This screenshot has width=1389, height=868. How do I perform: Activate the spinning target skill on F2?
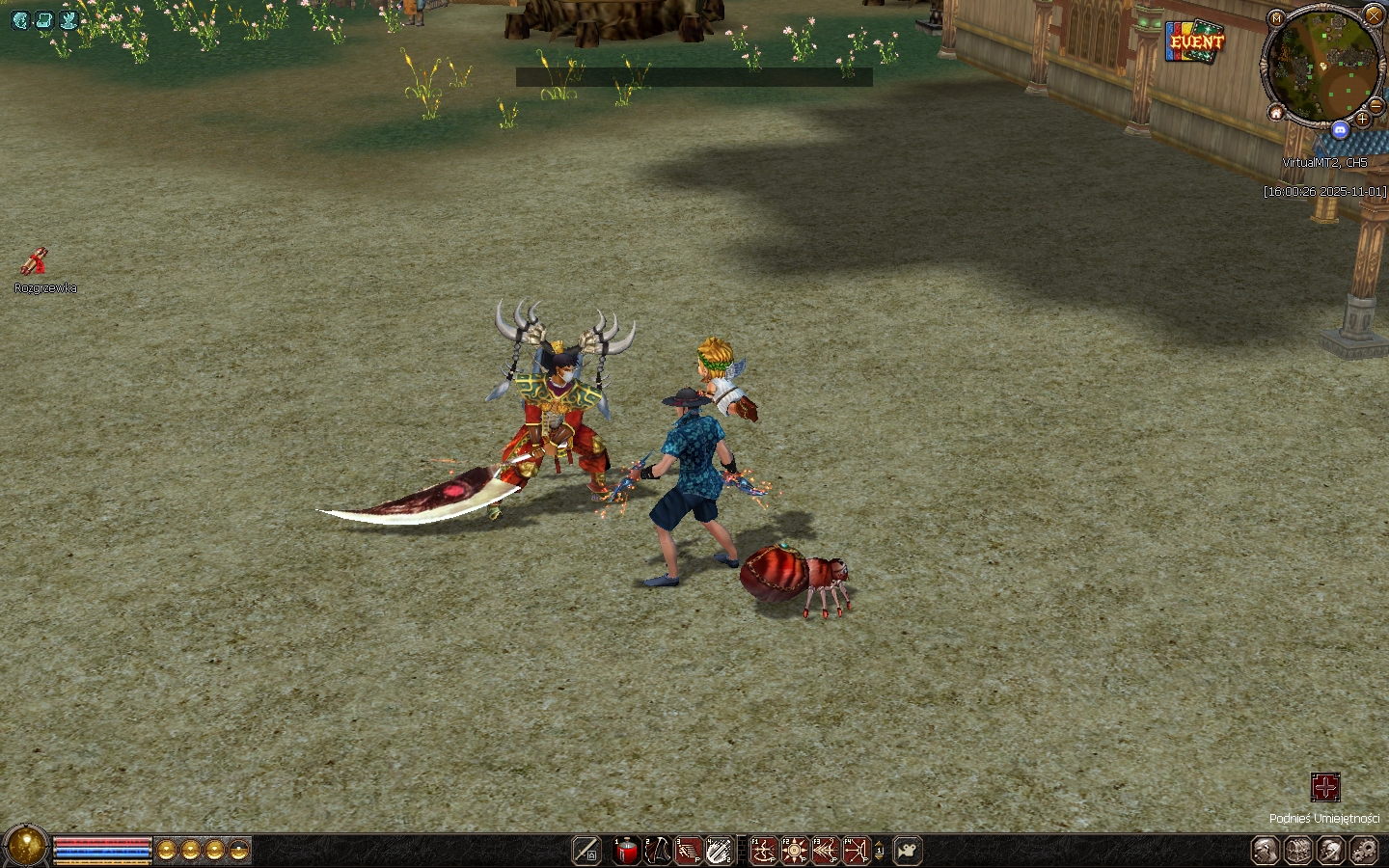click(795, 851)
